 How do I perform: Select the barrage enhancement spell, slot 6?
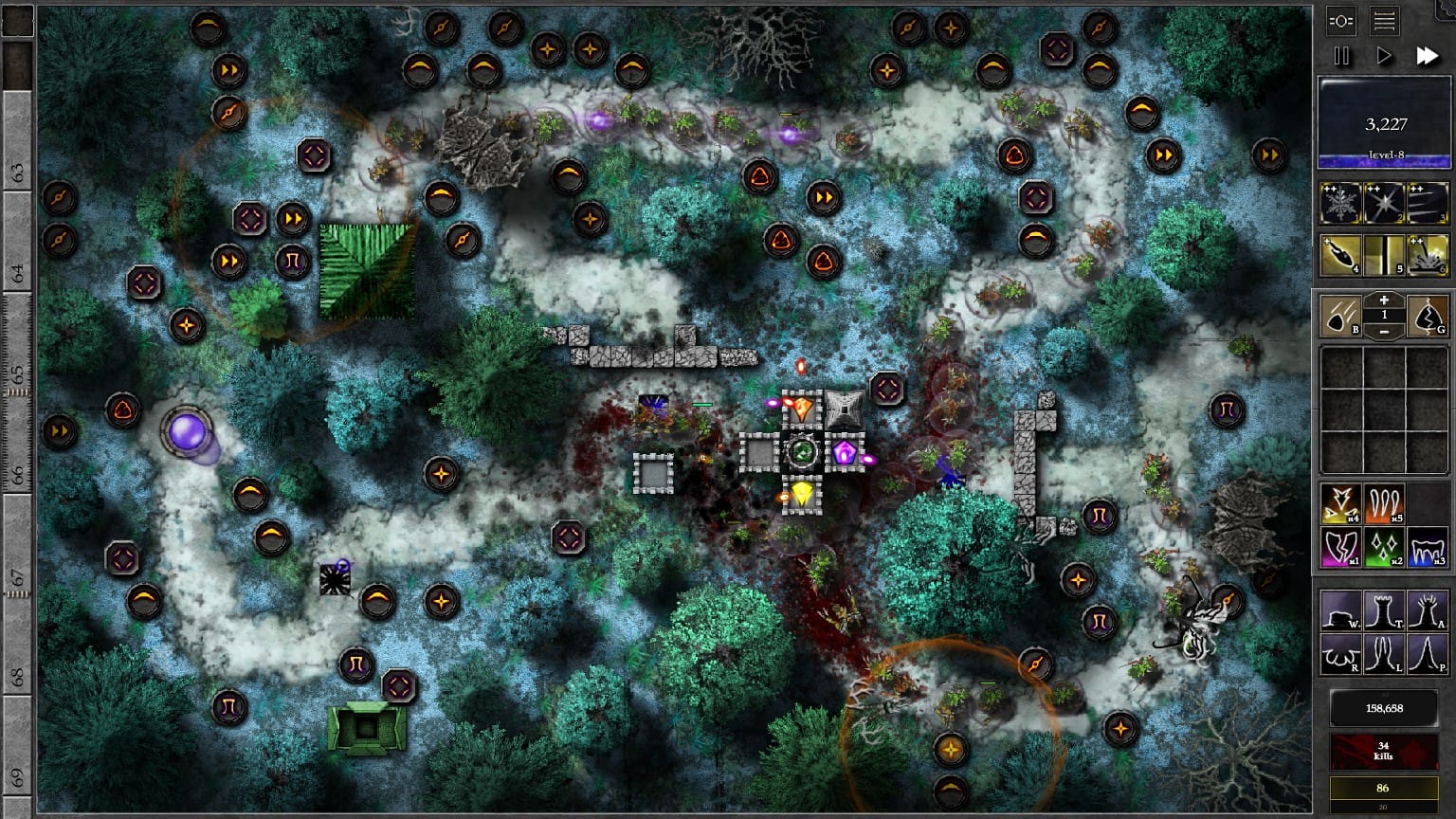click(x=1427, y=255)
